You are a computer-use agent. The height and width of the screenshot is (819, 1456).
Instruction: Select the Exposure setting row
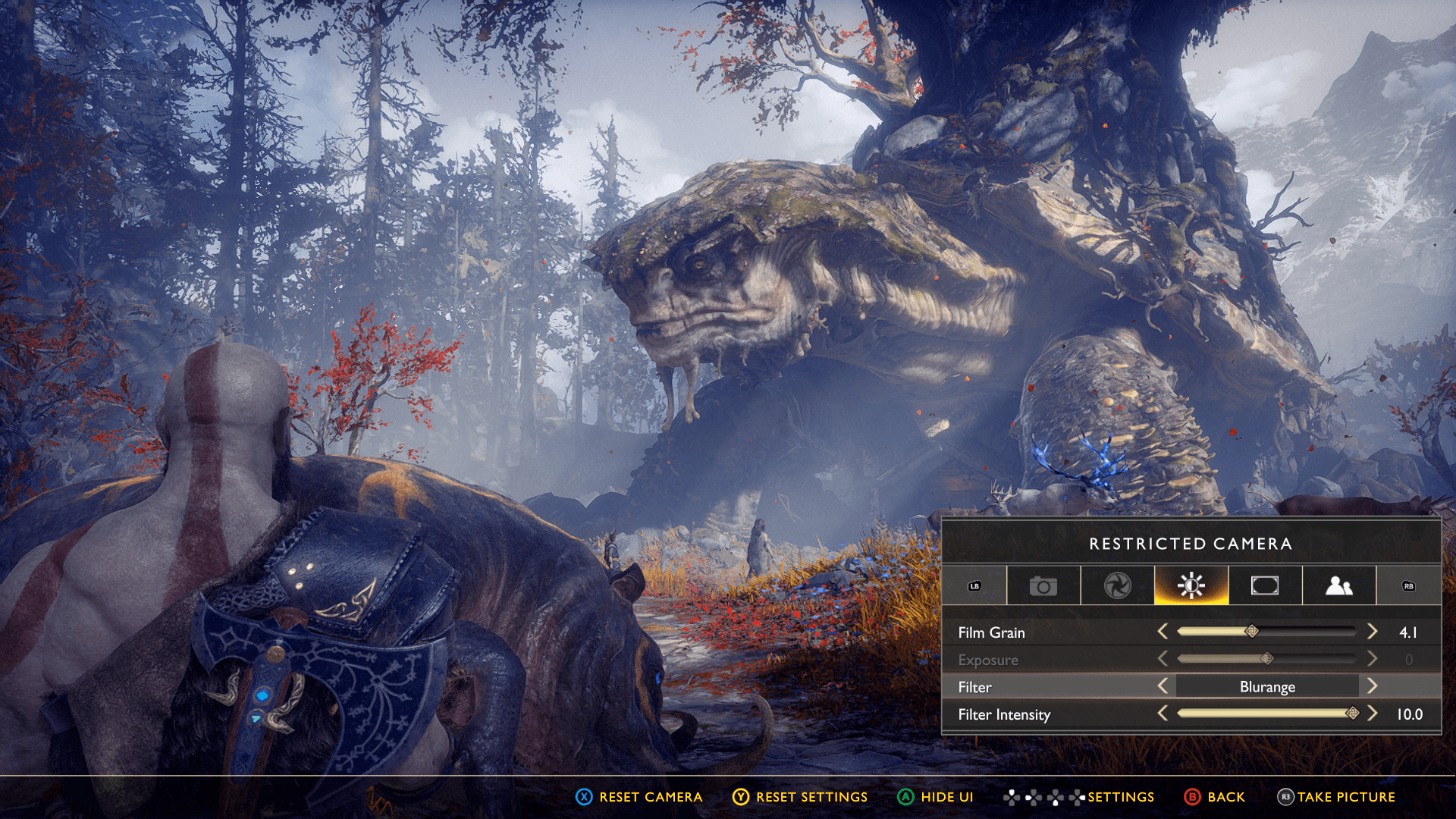[988, 660]
